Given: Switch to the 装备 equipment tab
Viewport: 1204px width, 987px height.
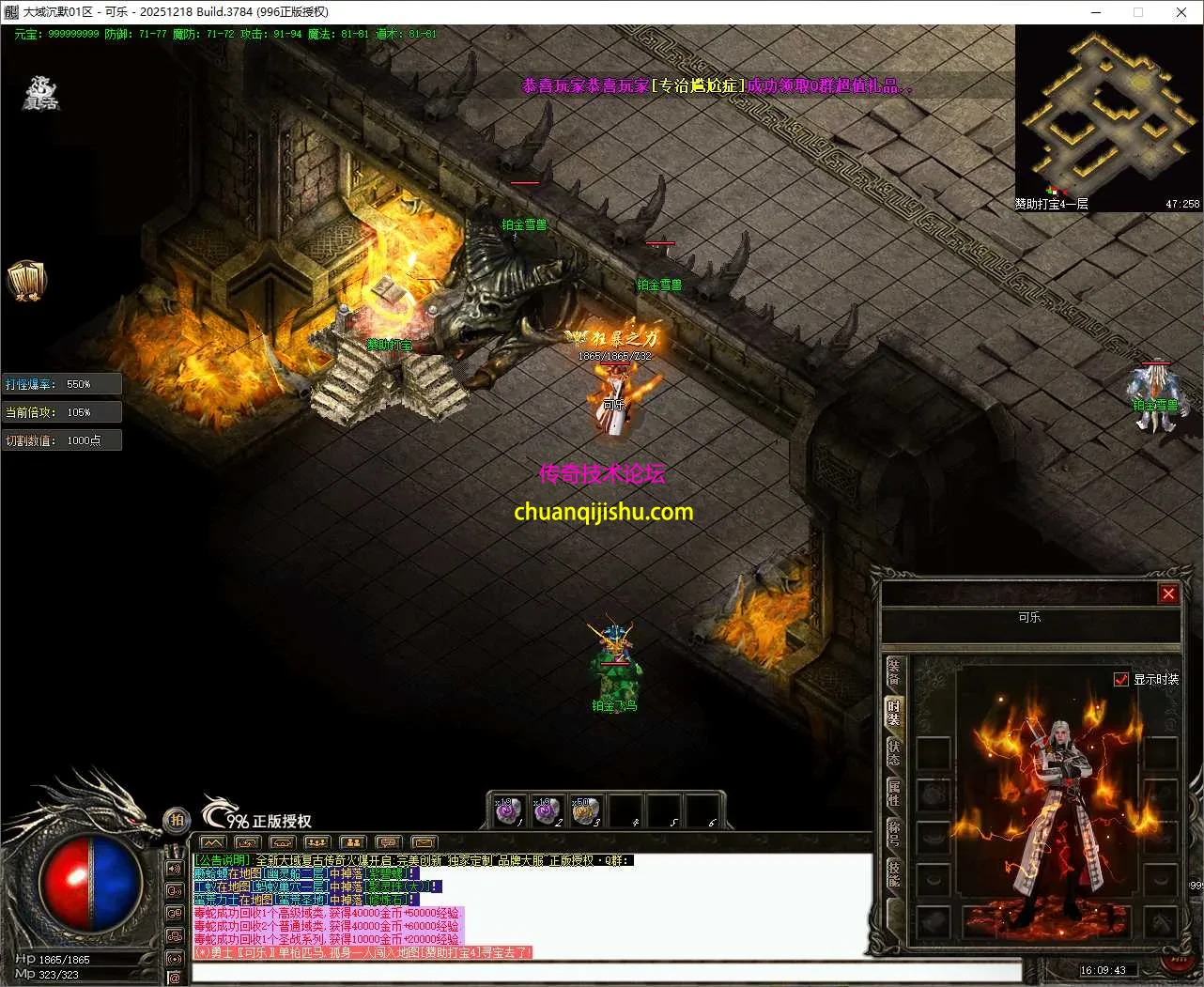Looking at the screenshot, I should [894, 672].
